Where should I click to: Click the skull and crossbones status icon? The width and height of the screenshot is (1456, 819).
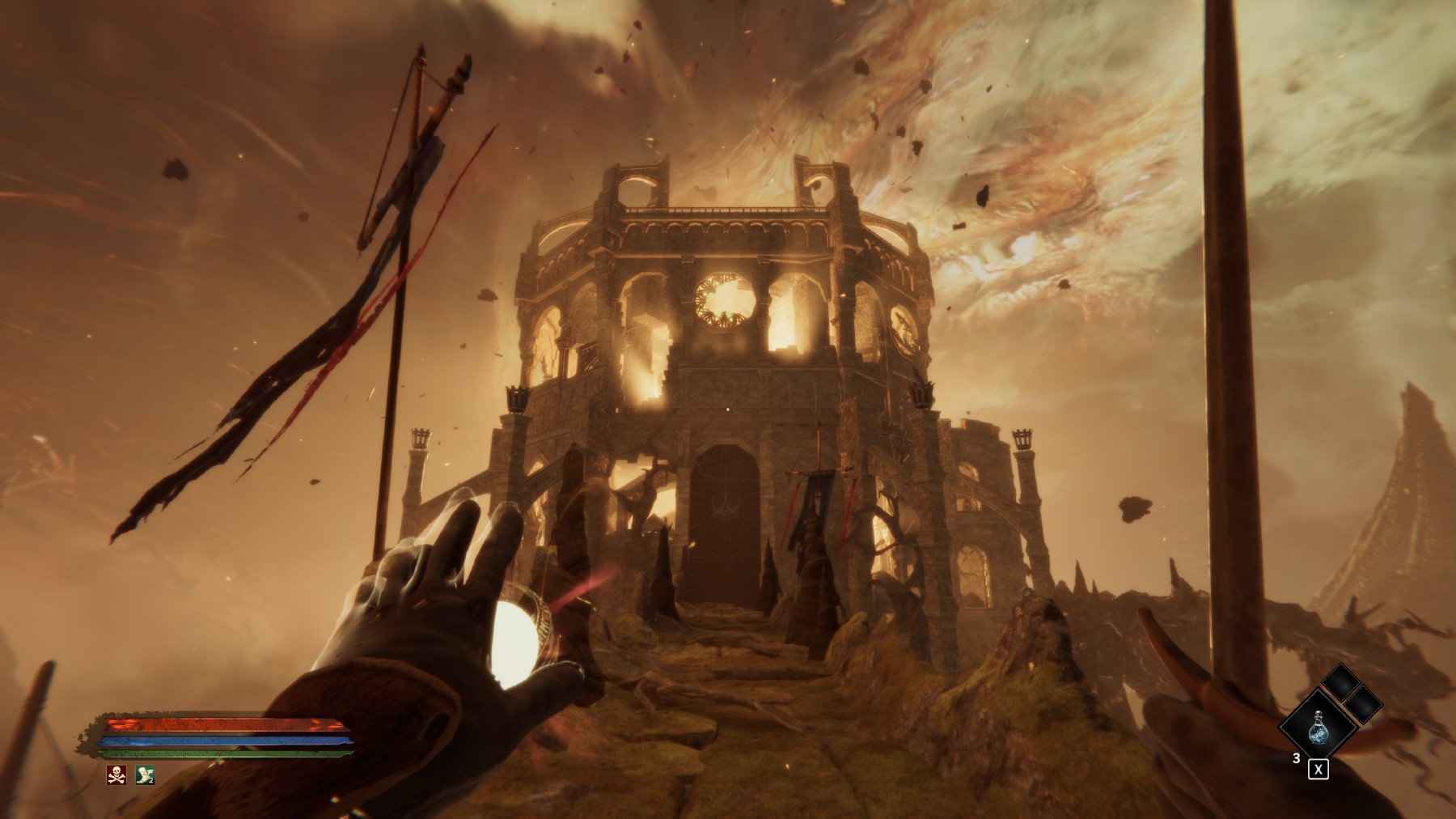(x=116, y=774)
